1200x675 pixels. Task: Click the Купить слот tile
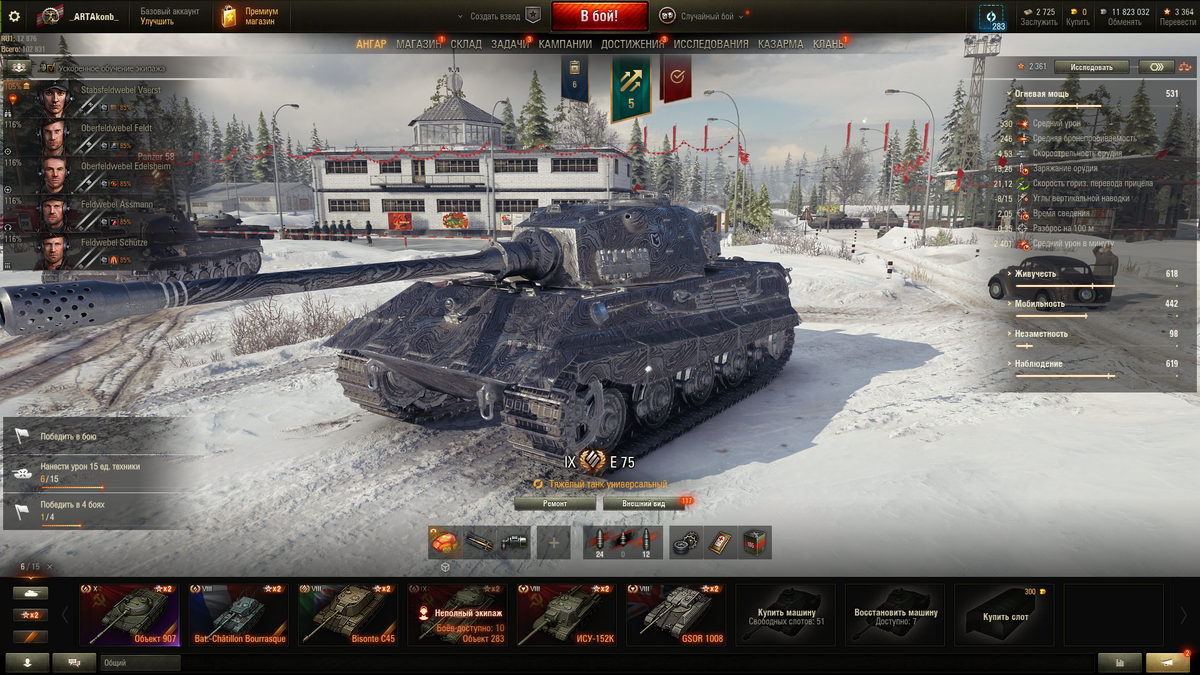click(1004, 615)
